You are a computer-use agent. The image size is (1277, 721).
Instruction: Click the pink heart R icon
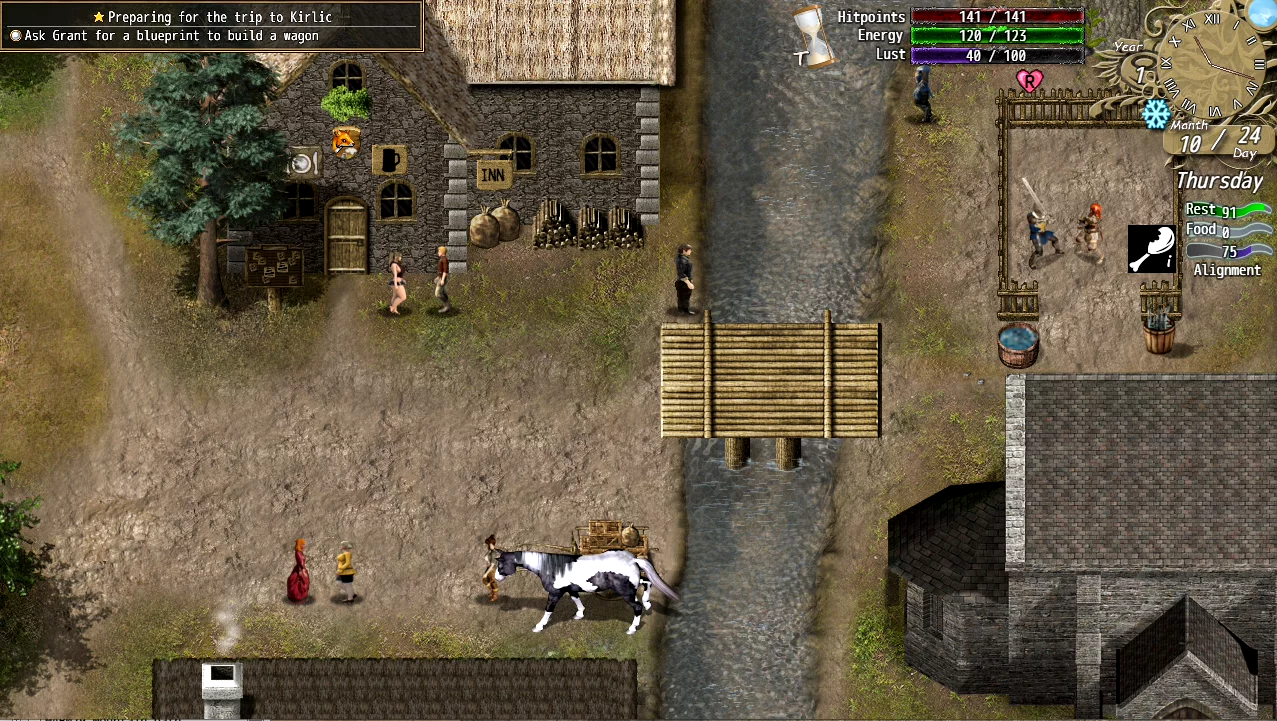point(1029,80)
